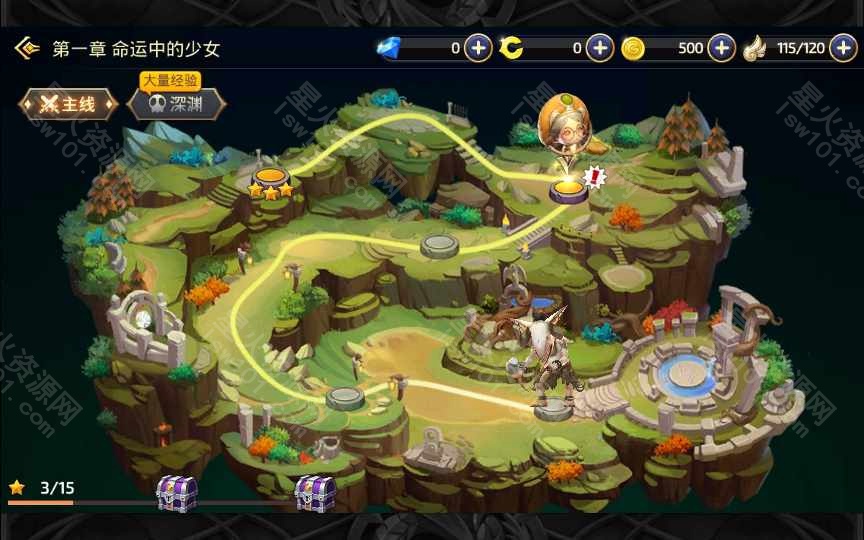Add yellow ring currency with plus button
The width and height of the screenshot is (864, 540).
[x=599, y=48]
